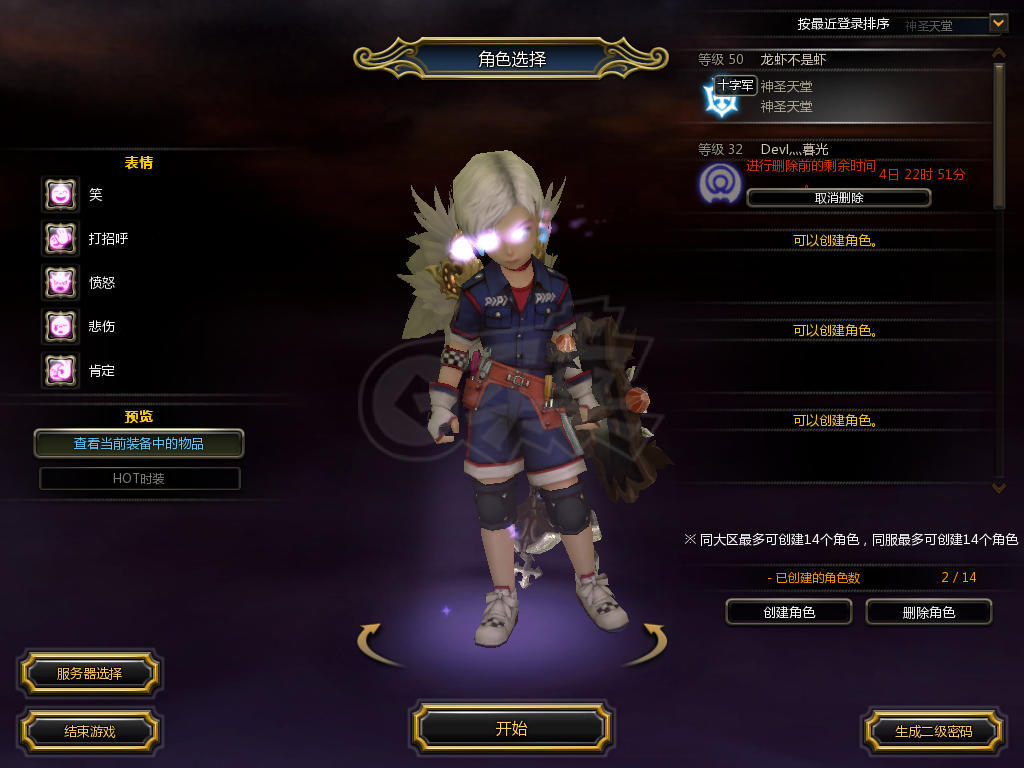Preview the HOT时装 costume

tap(139, 478)
